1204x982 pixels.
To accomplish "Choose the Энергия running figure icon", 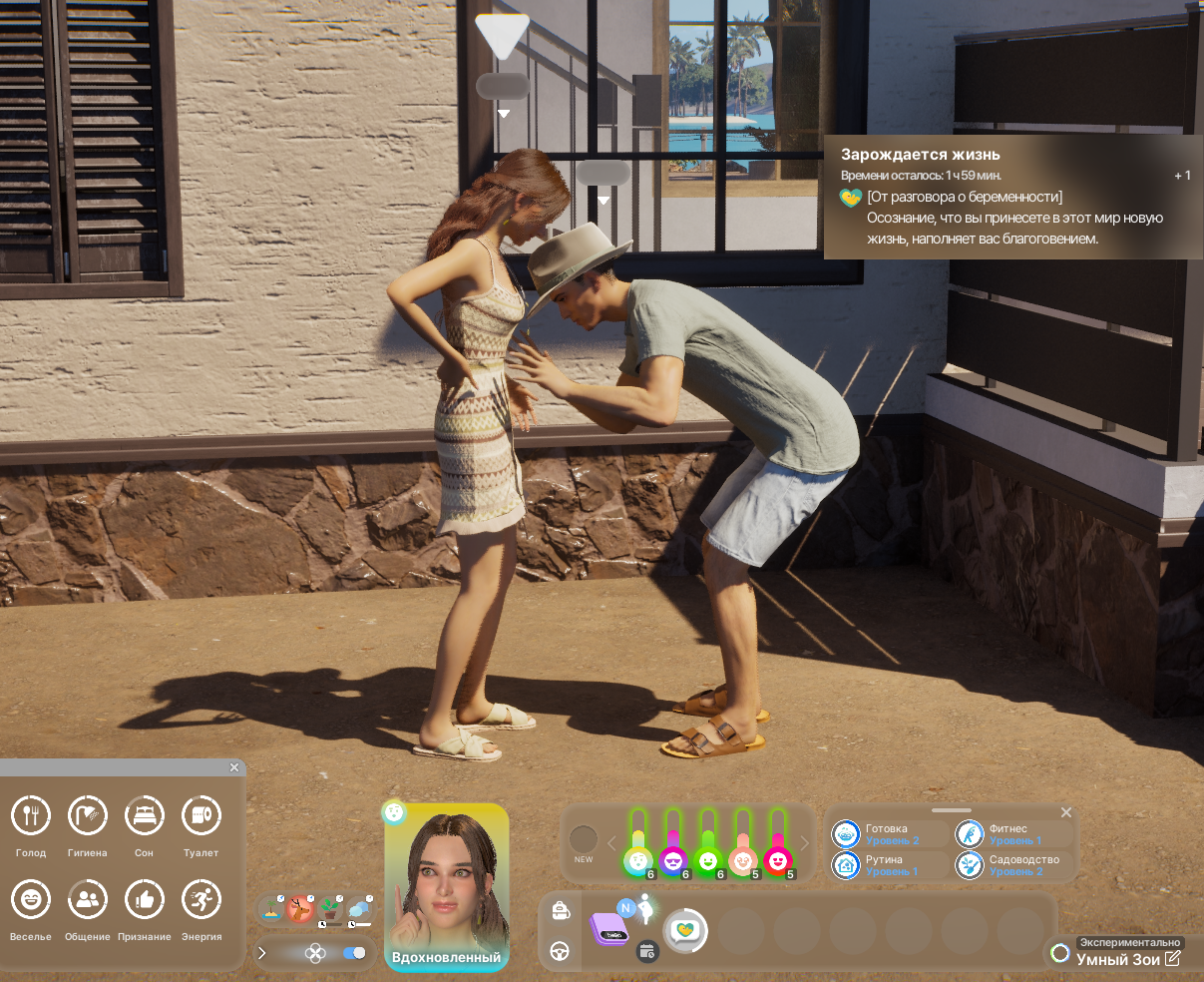I will 201,900.
